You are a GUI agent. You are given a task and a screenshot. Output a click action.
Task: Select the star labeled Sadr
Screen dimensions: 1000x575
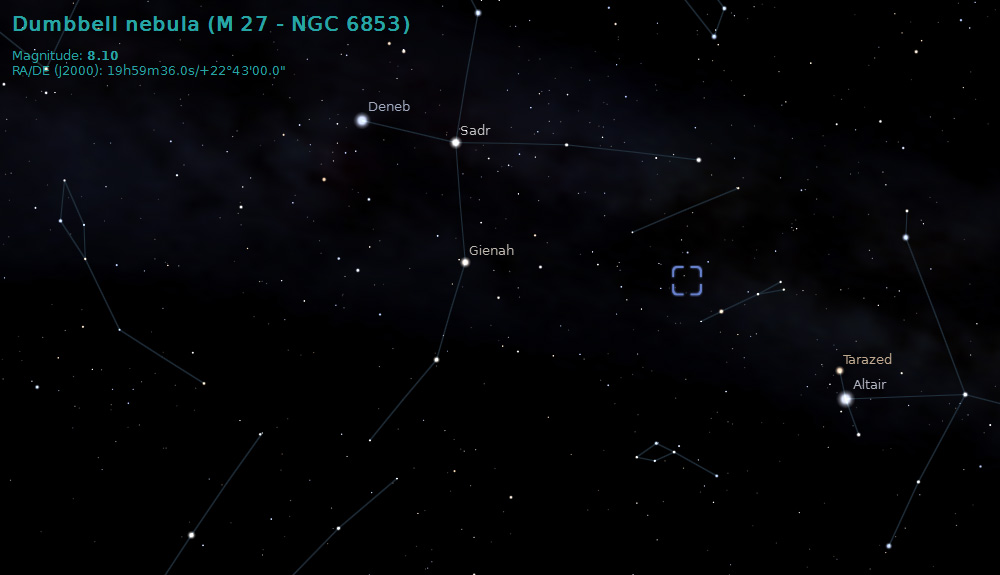click(455, 142)
